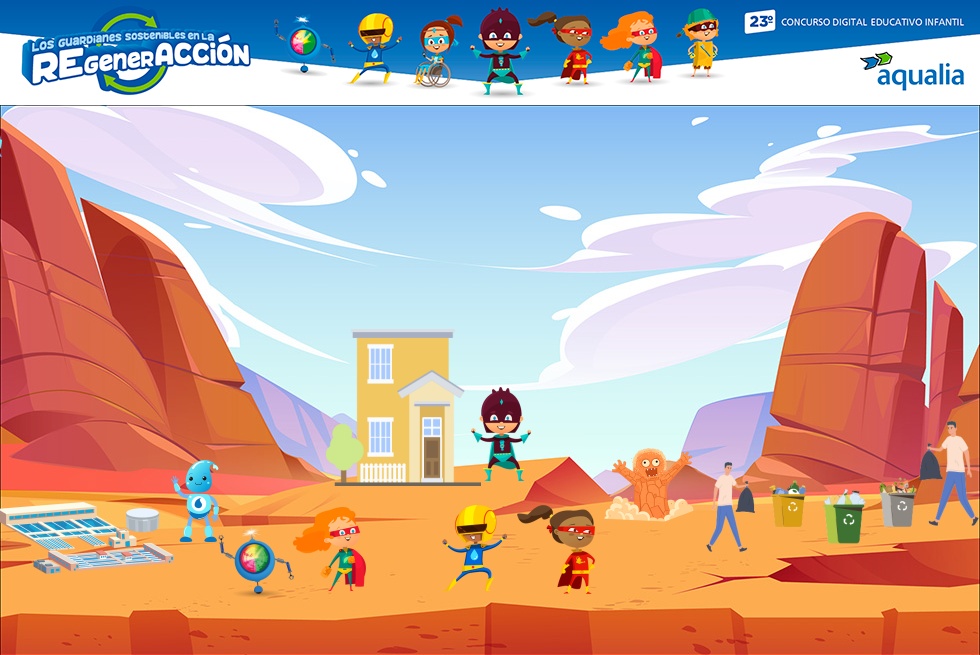The height and width of the screenshot is (655, 980).
Task: Choose the blue water-drop robot character
Action: click(197, 498)
